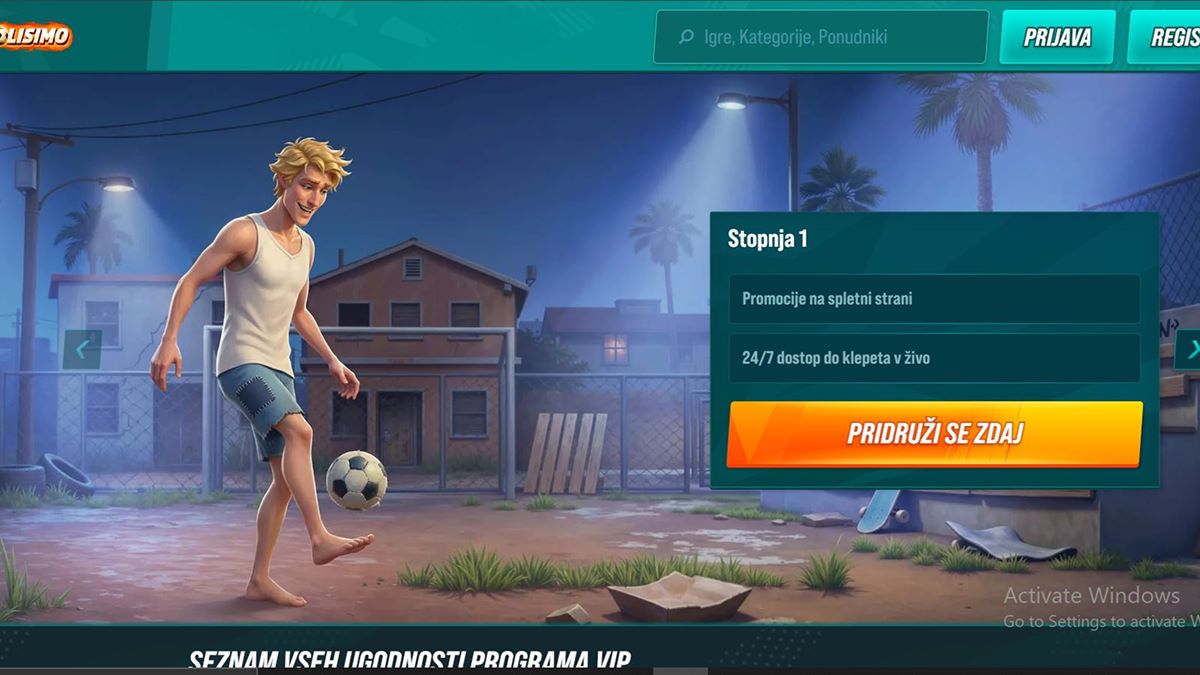Show the previous banner slide arrow
The image size is (1200, 675).
coord(82,349)
